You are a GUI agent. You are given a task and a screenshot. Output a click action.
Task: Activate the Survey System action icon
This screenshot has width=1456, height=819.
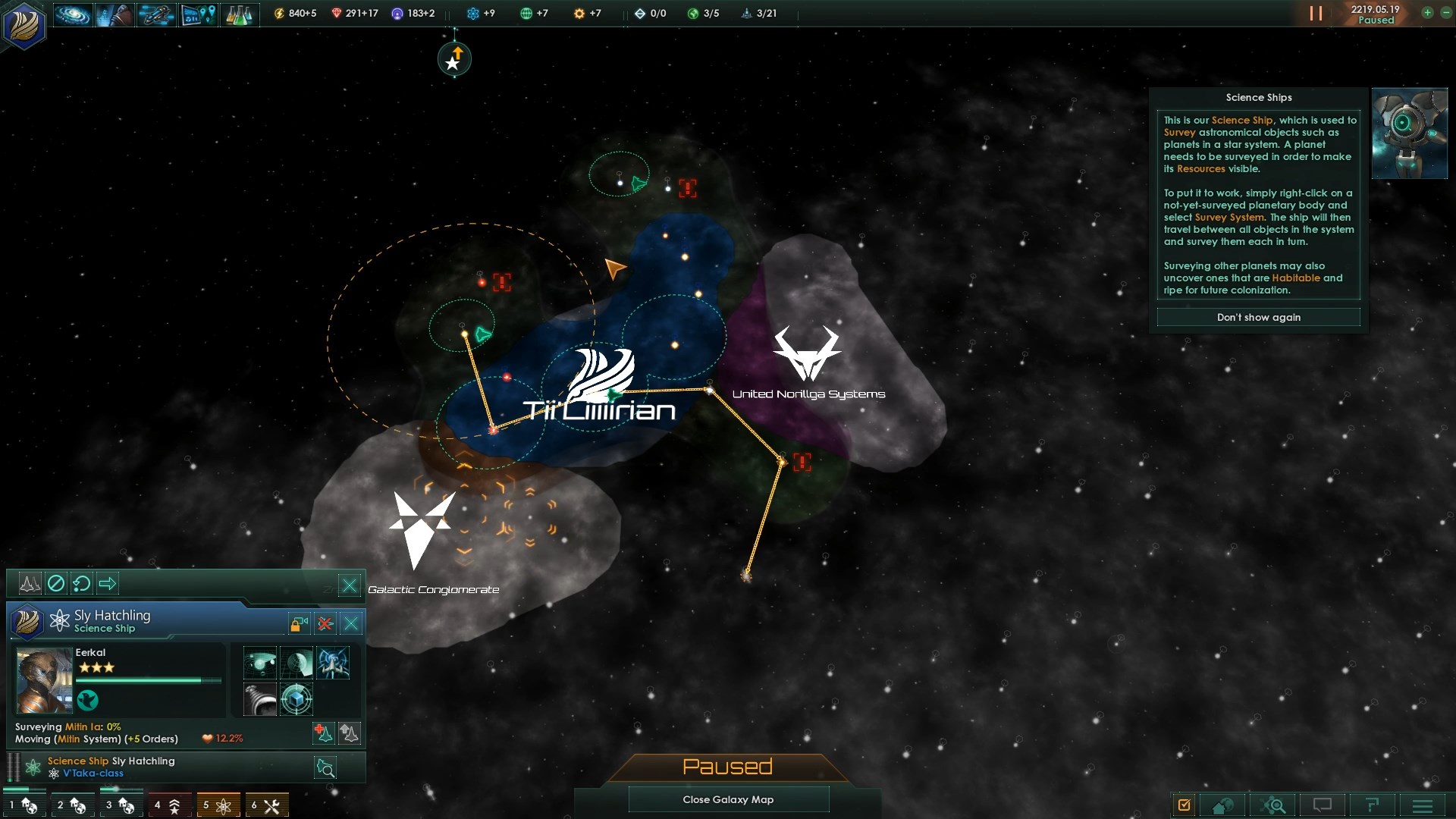259,663
